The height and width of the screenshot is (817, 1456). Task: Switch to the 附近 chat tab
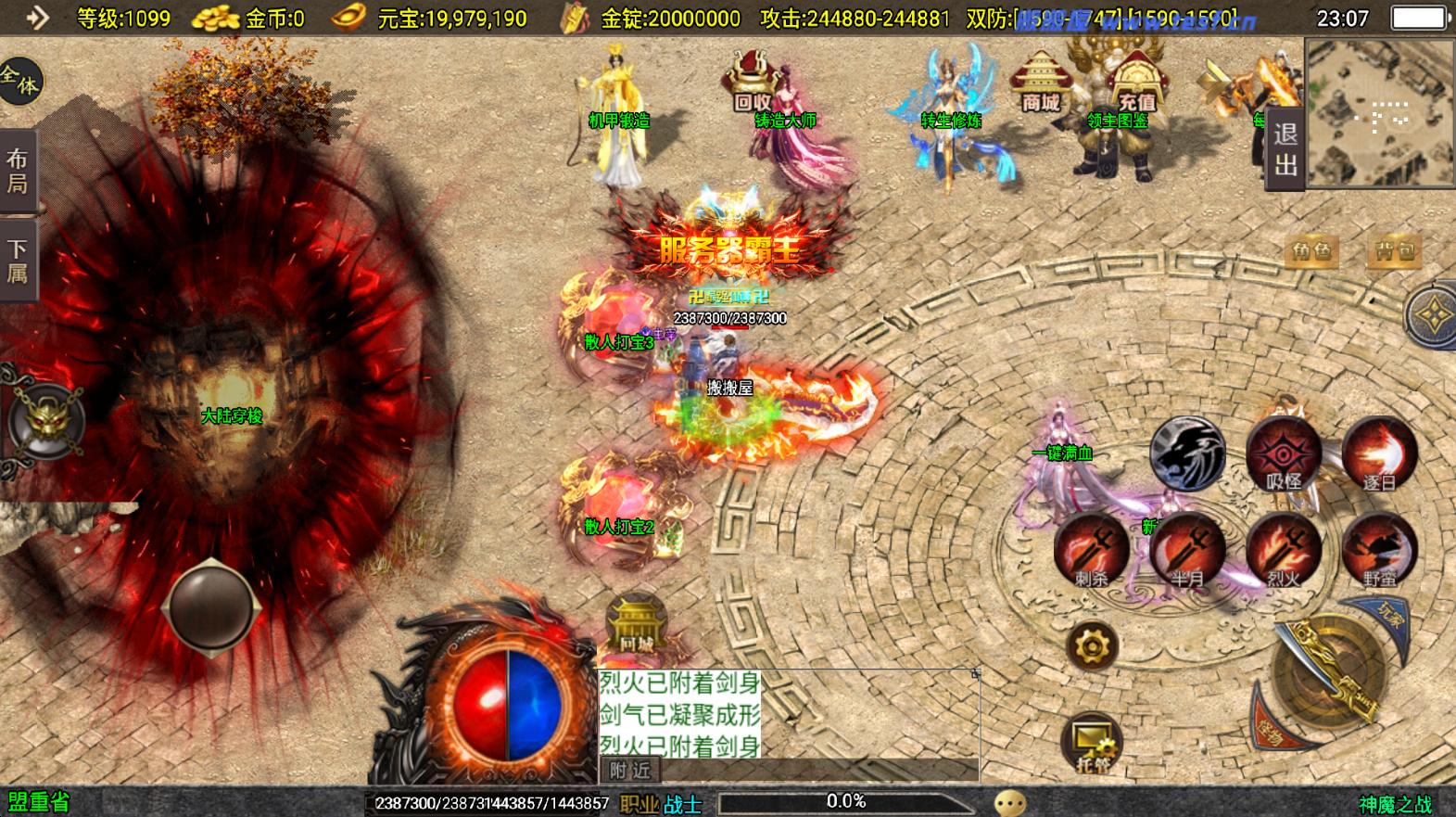pos(630,770)
